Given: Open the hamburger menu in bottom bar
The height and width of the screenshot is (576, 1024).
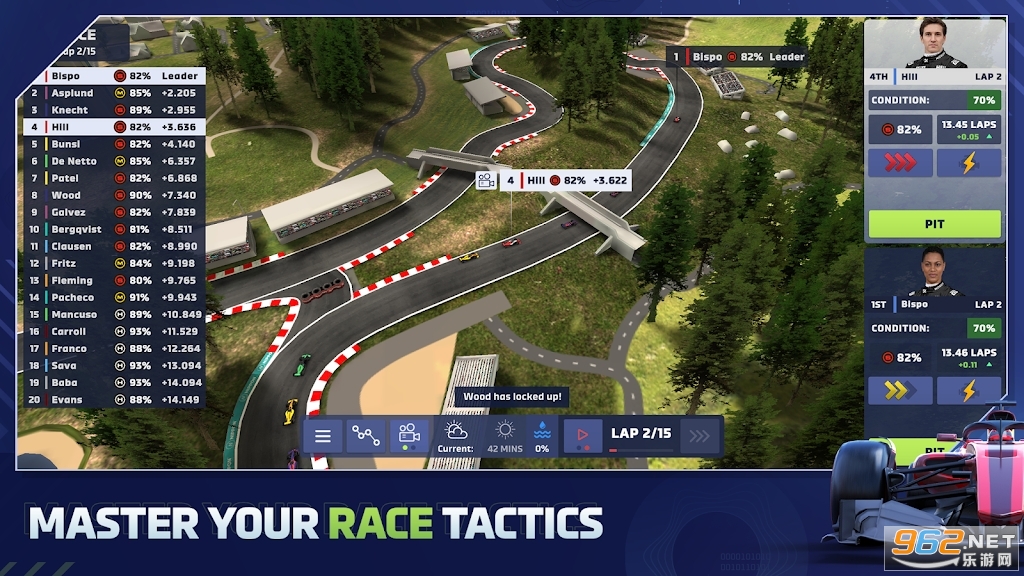Looking at the screenshot, I should tap(322, 436).
